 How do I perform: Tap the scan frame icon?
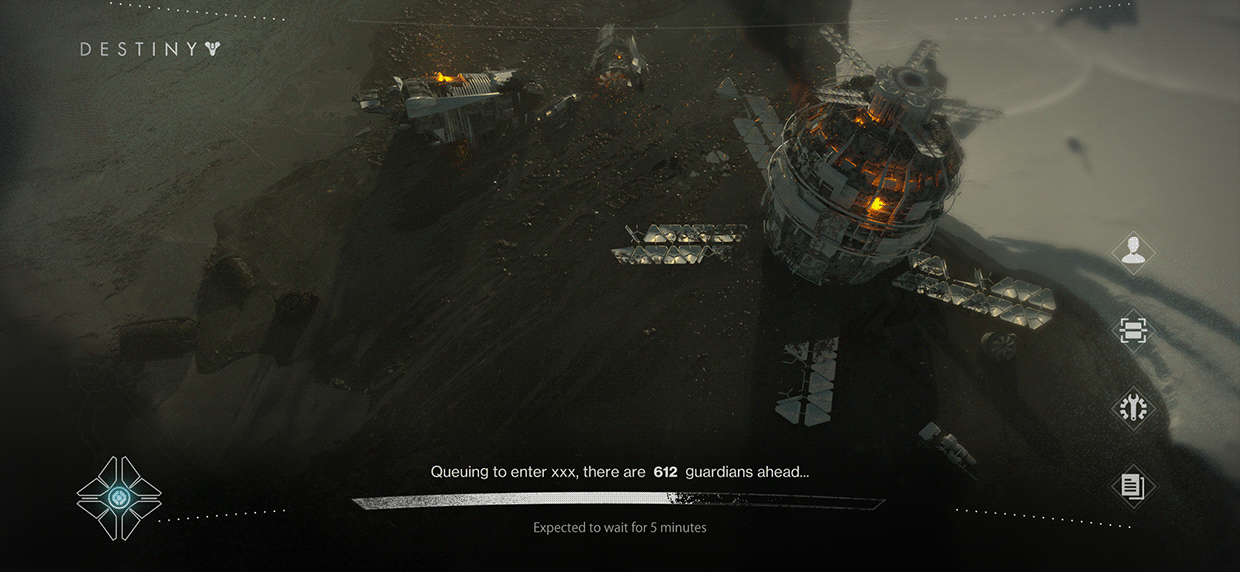(x=1132, y=331)
